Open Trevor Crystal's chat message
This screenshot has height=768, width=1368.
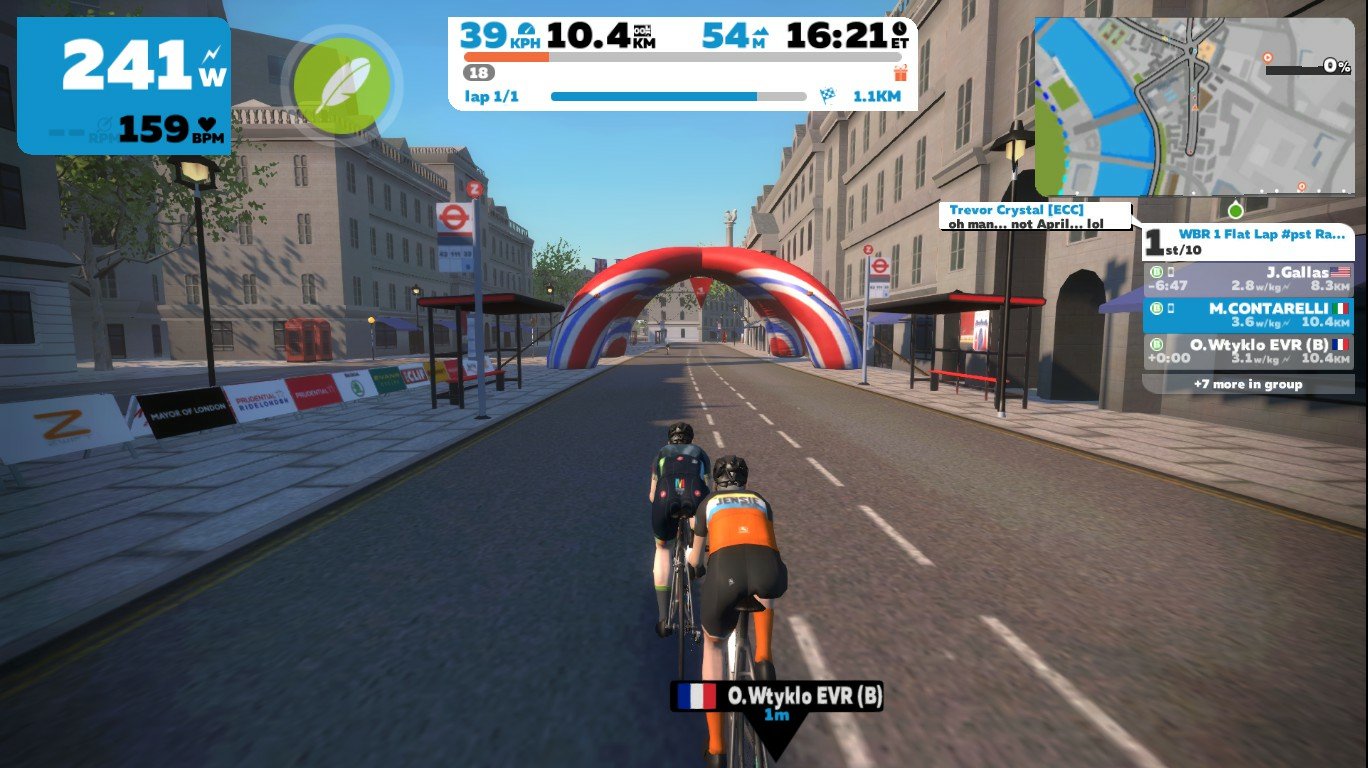click(x=1035, y=217)
